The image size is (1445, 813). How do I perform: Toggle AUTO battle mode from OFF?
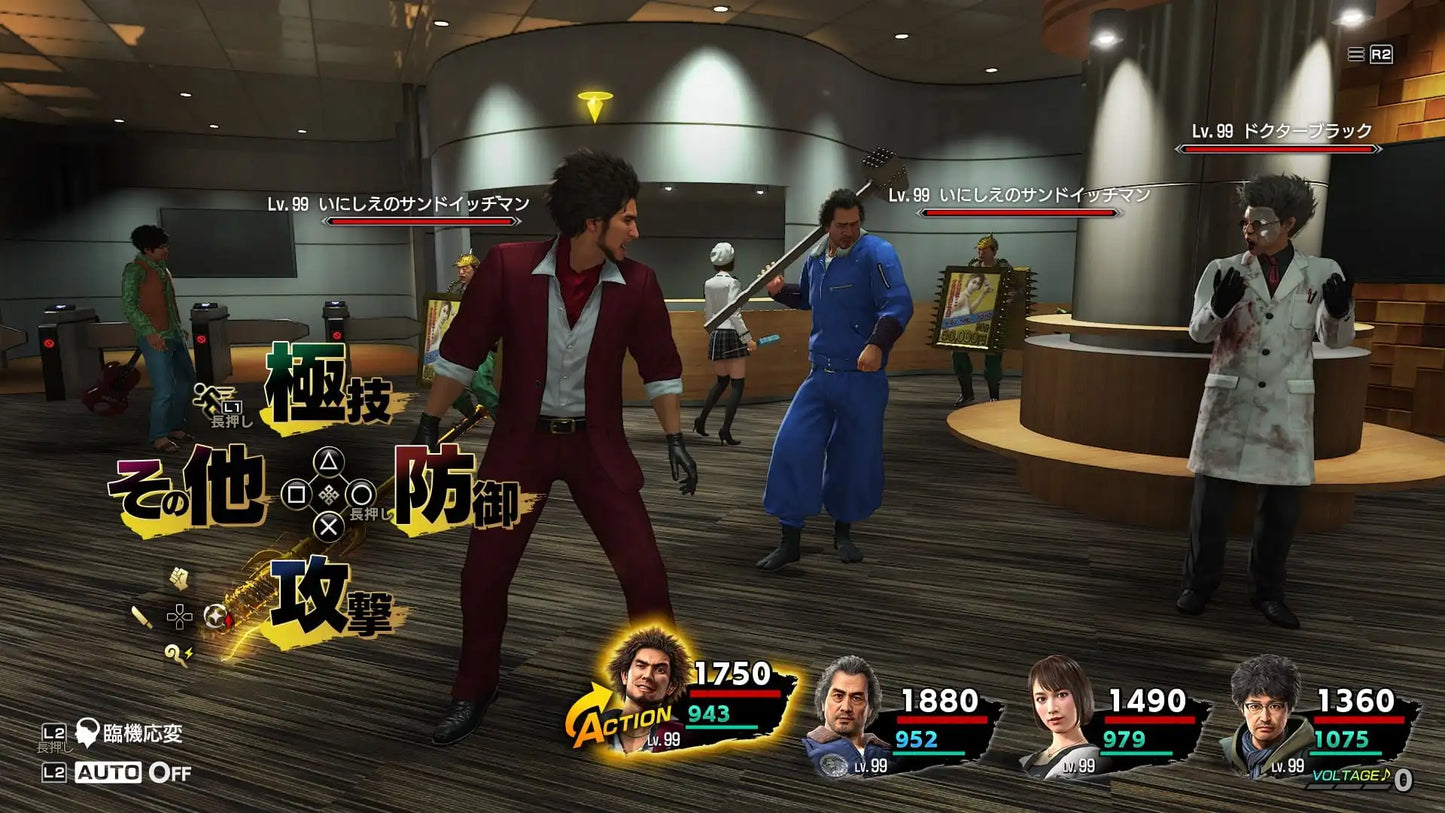tap(108, 771)
